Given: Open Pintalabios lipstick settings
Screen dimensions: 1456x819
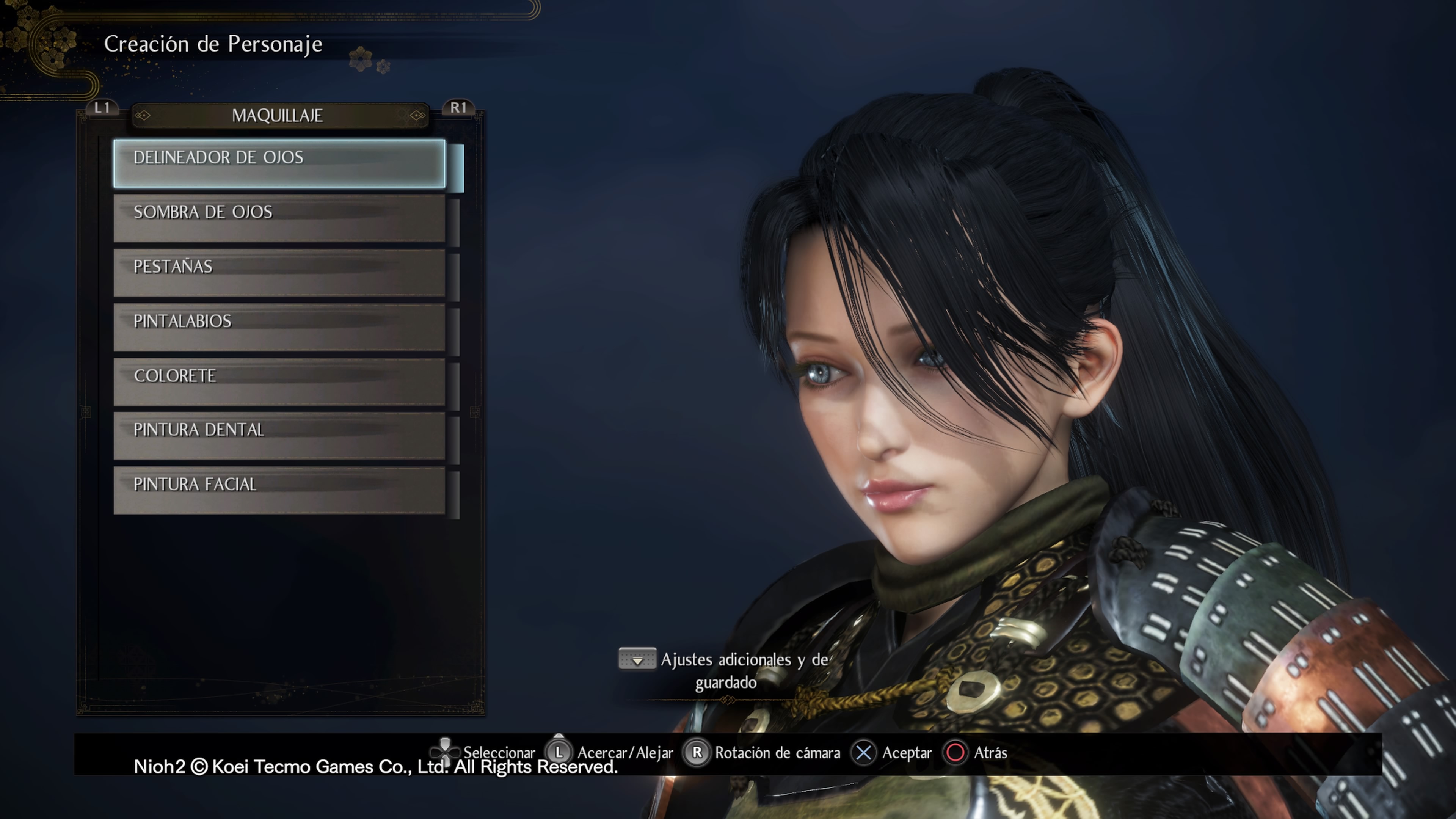Looking at the screenshot, I should pyautogui.click(x=279, y=327).
